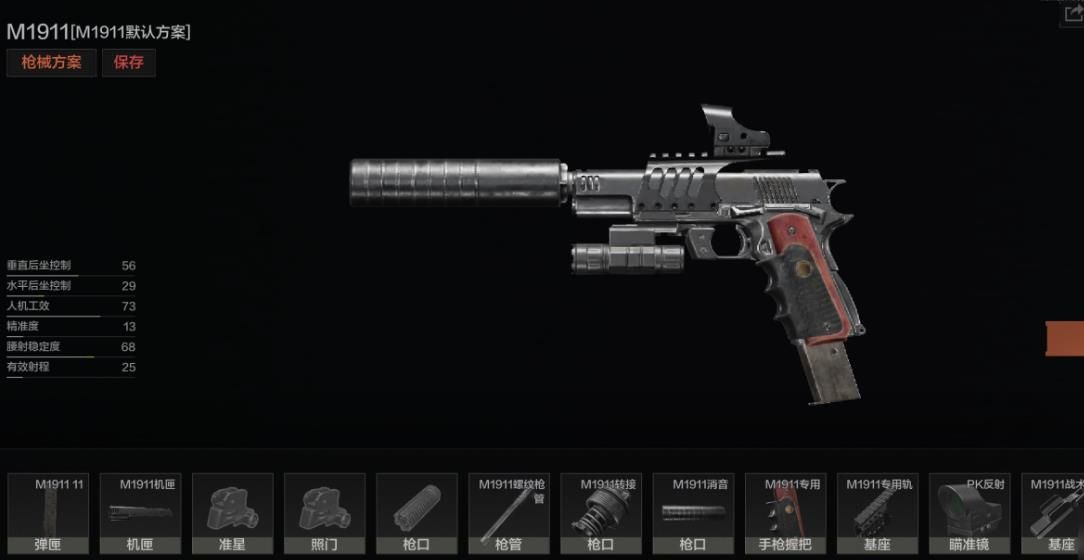Select the M1911转接 muzzle adapter slot
Screen dimensions: 1084x560
tap(600, 514)
